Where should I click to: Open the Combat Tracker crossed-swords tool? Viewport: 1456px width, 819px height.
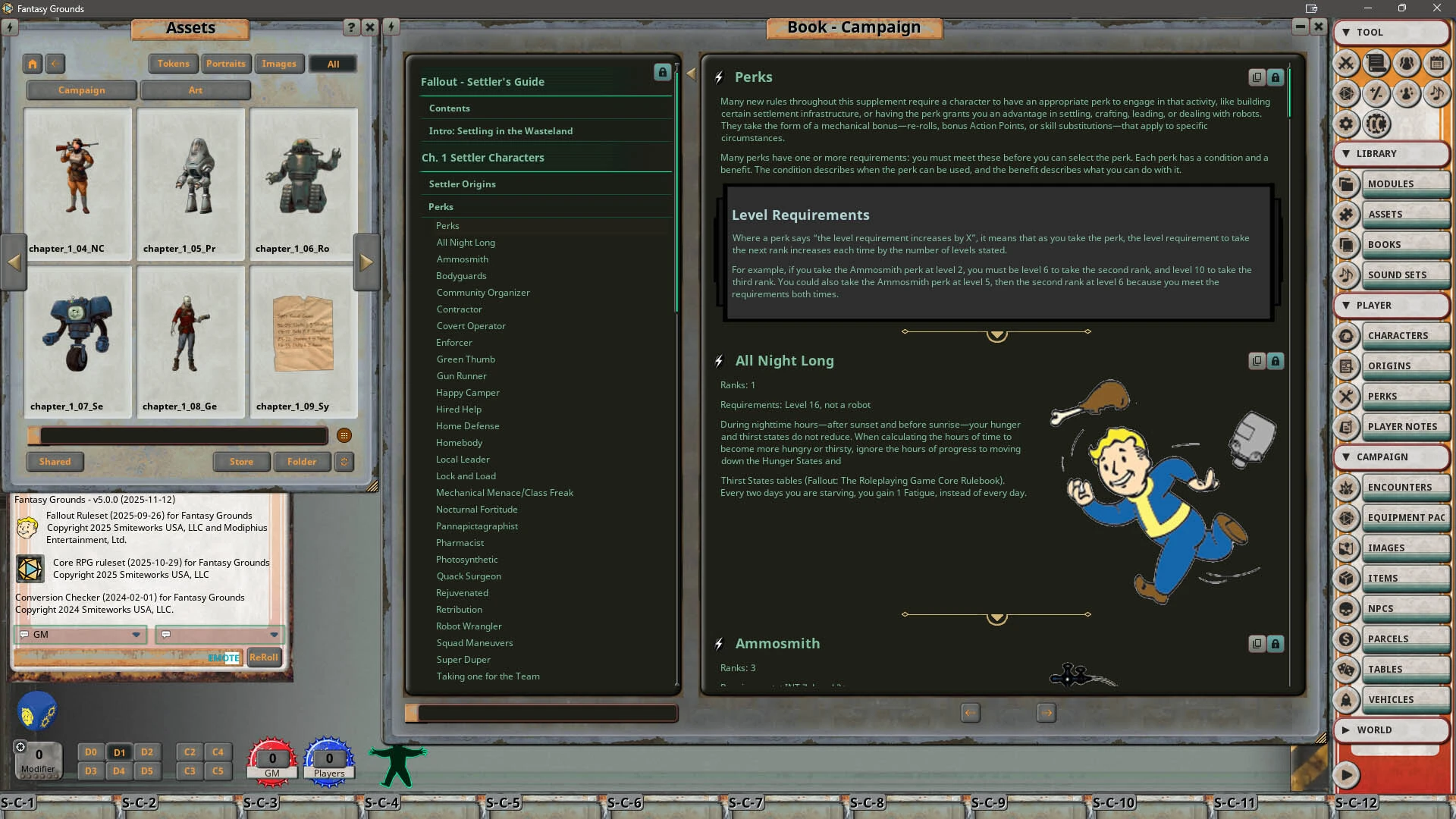pyautogui.click(x=1347, y=64)
